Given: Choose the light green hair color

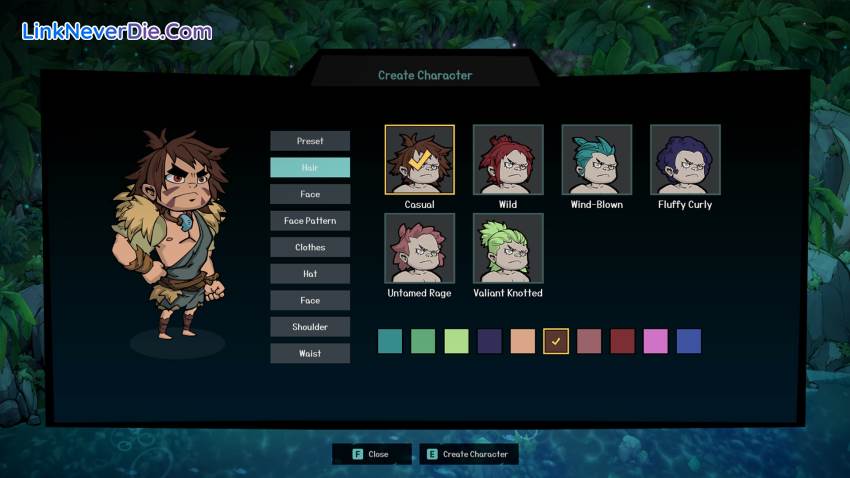Looking at the screenshot, I should [456, 341].
